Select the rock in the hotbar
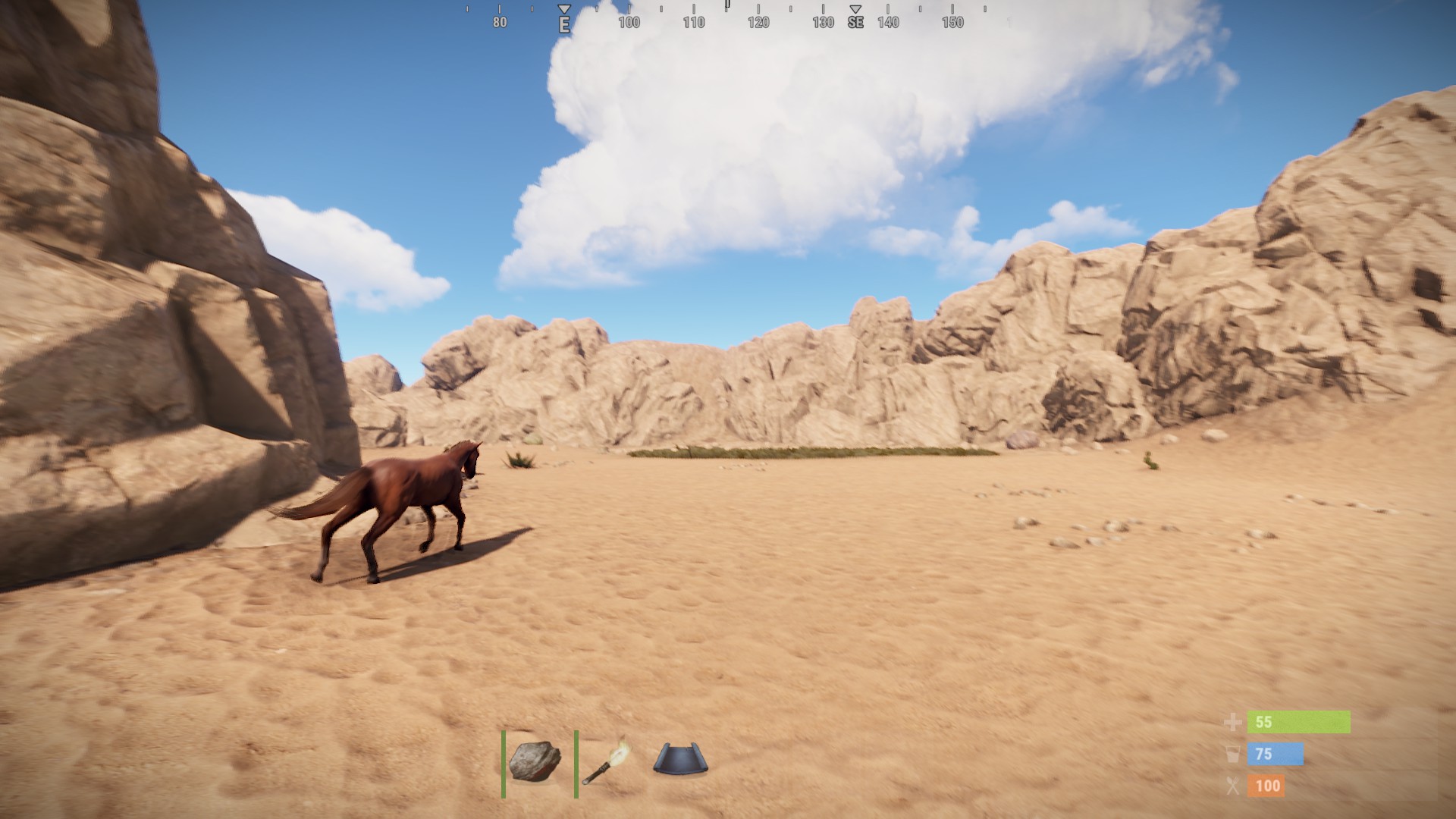The width and height of the screenshot is (1456, 819). point(535,761)
